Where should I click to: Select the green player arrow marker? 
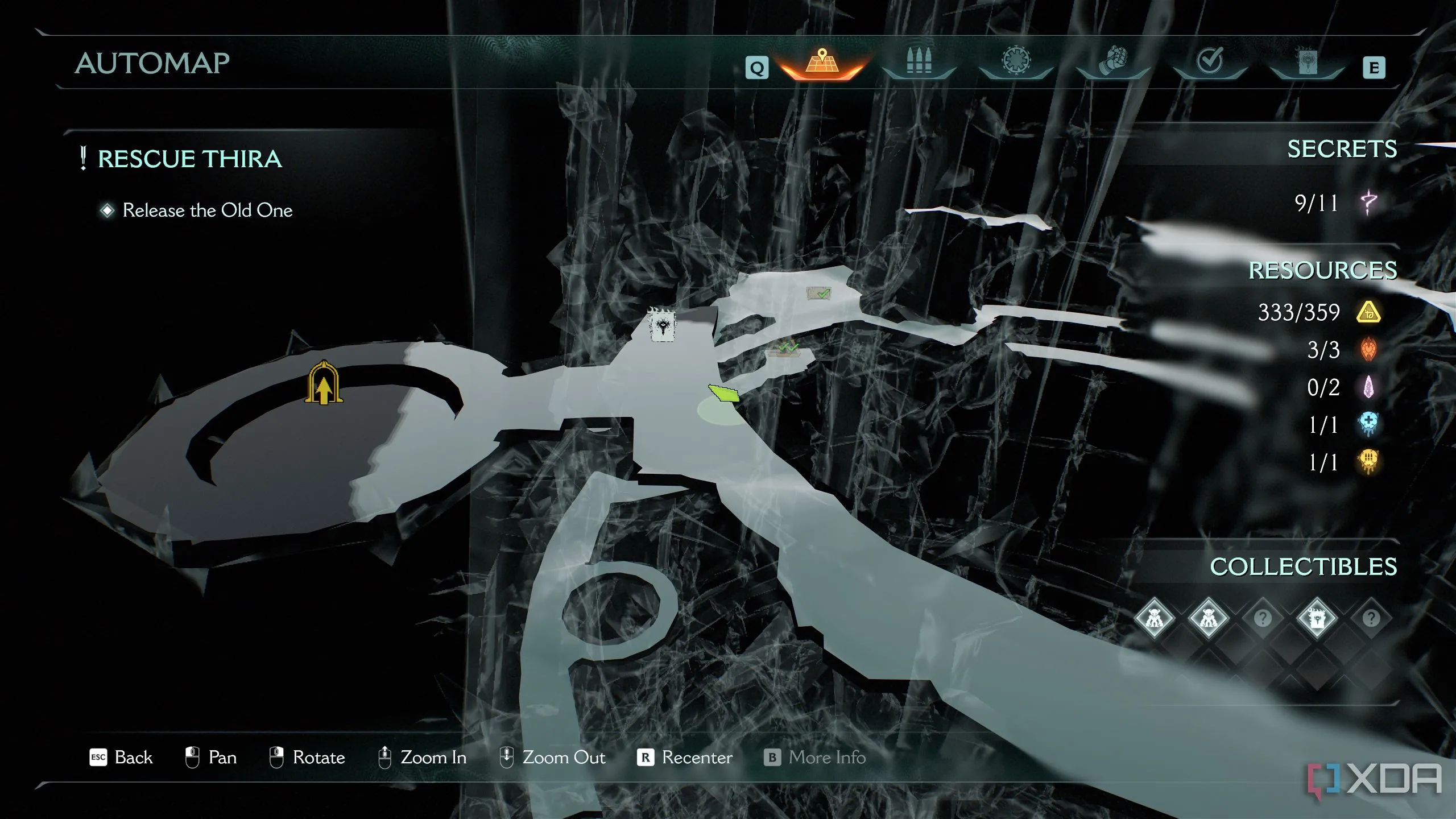(x=724, y=393)
